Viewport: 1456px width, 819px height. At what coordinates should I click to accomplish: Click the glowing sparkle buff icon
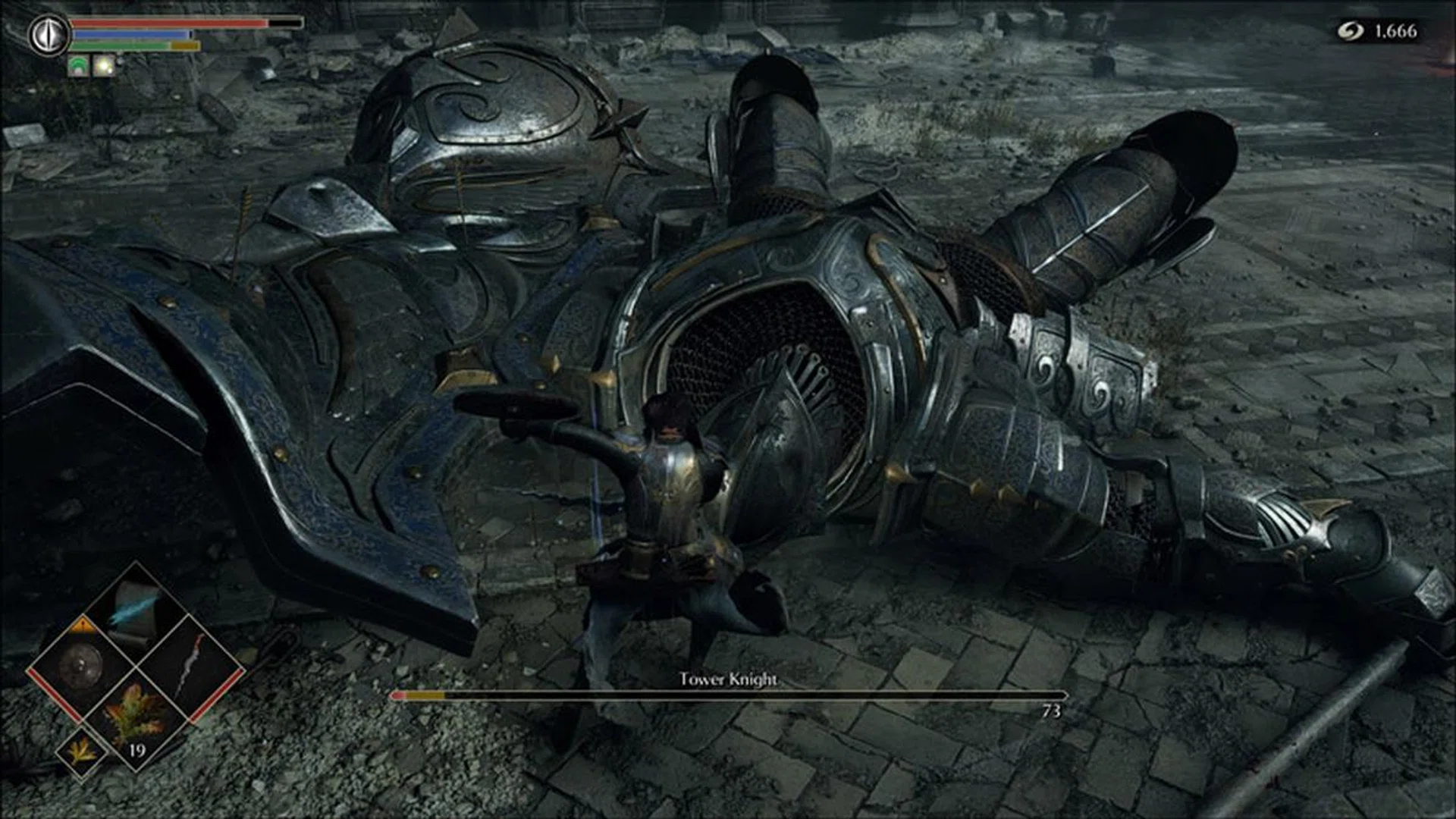click(x=105, y=66)
